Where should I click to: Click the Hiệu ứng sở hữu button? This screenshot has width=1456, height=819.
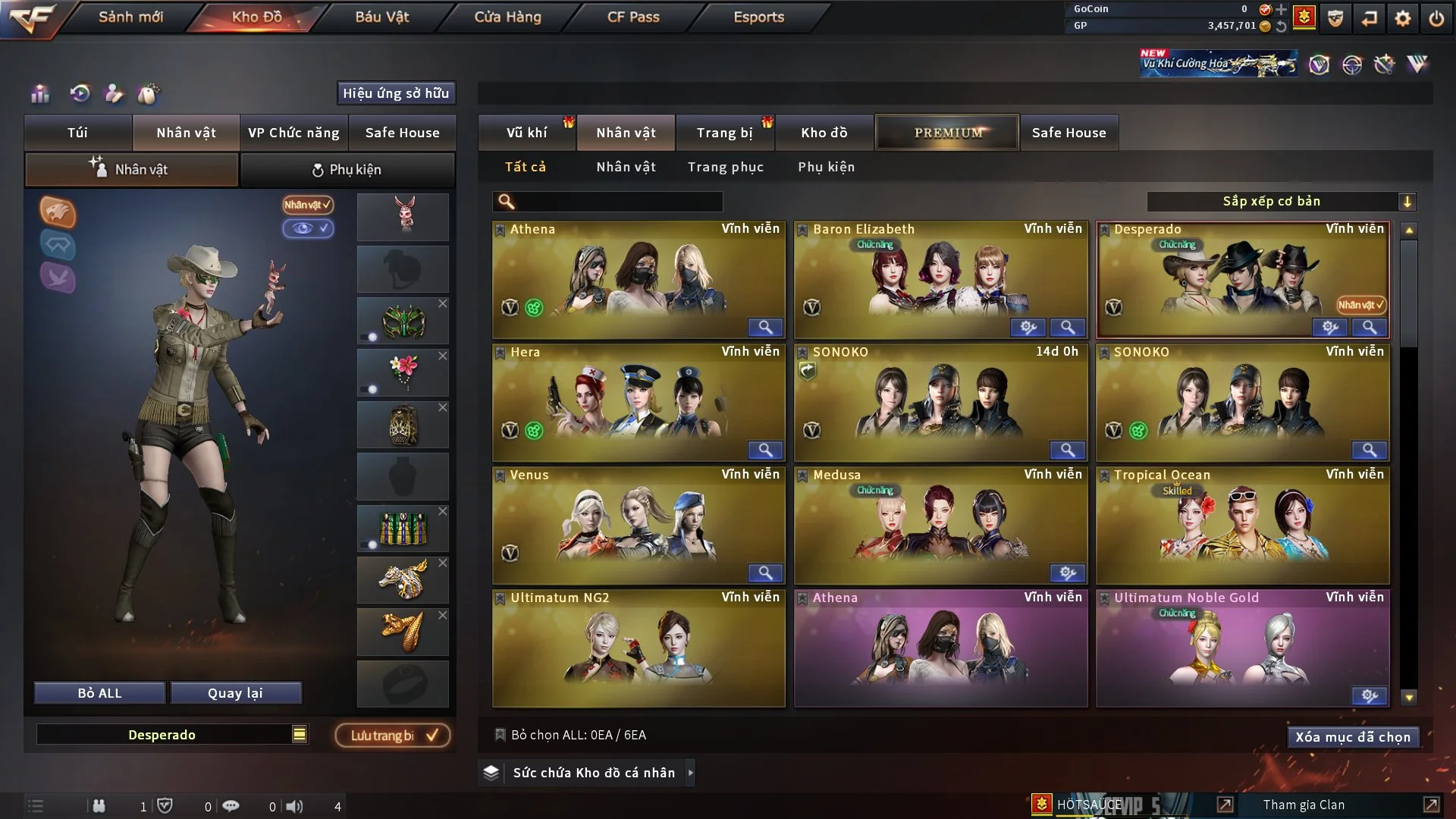396,93
